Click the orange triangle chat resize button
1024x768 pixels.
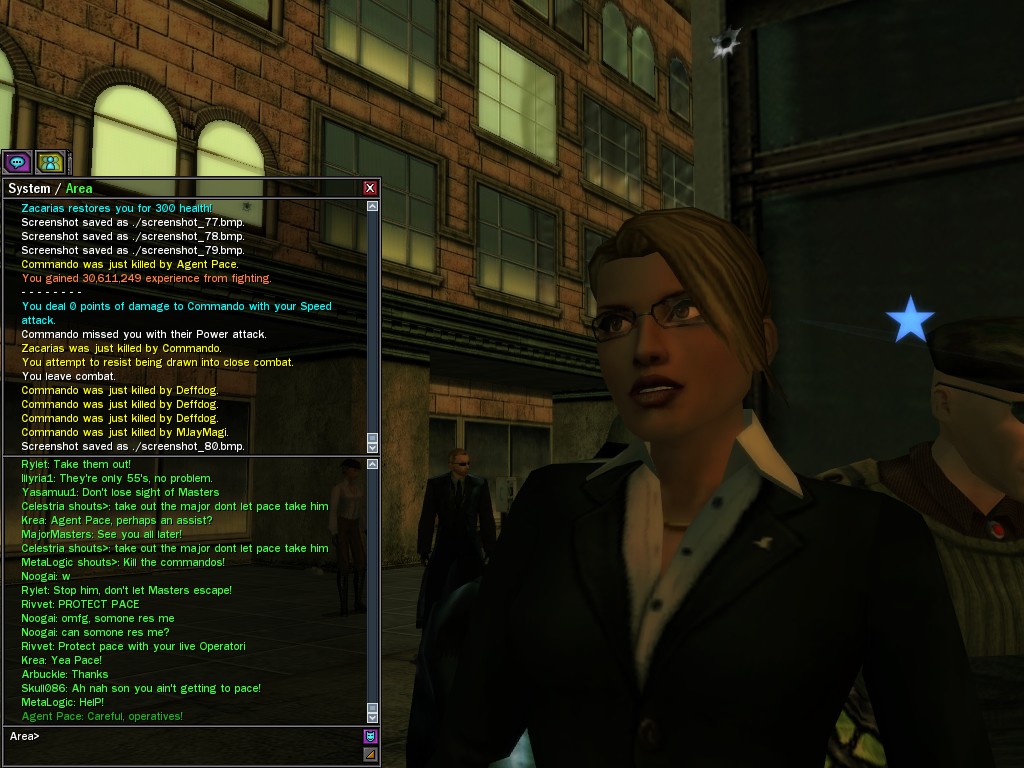370,754
